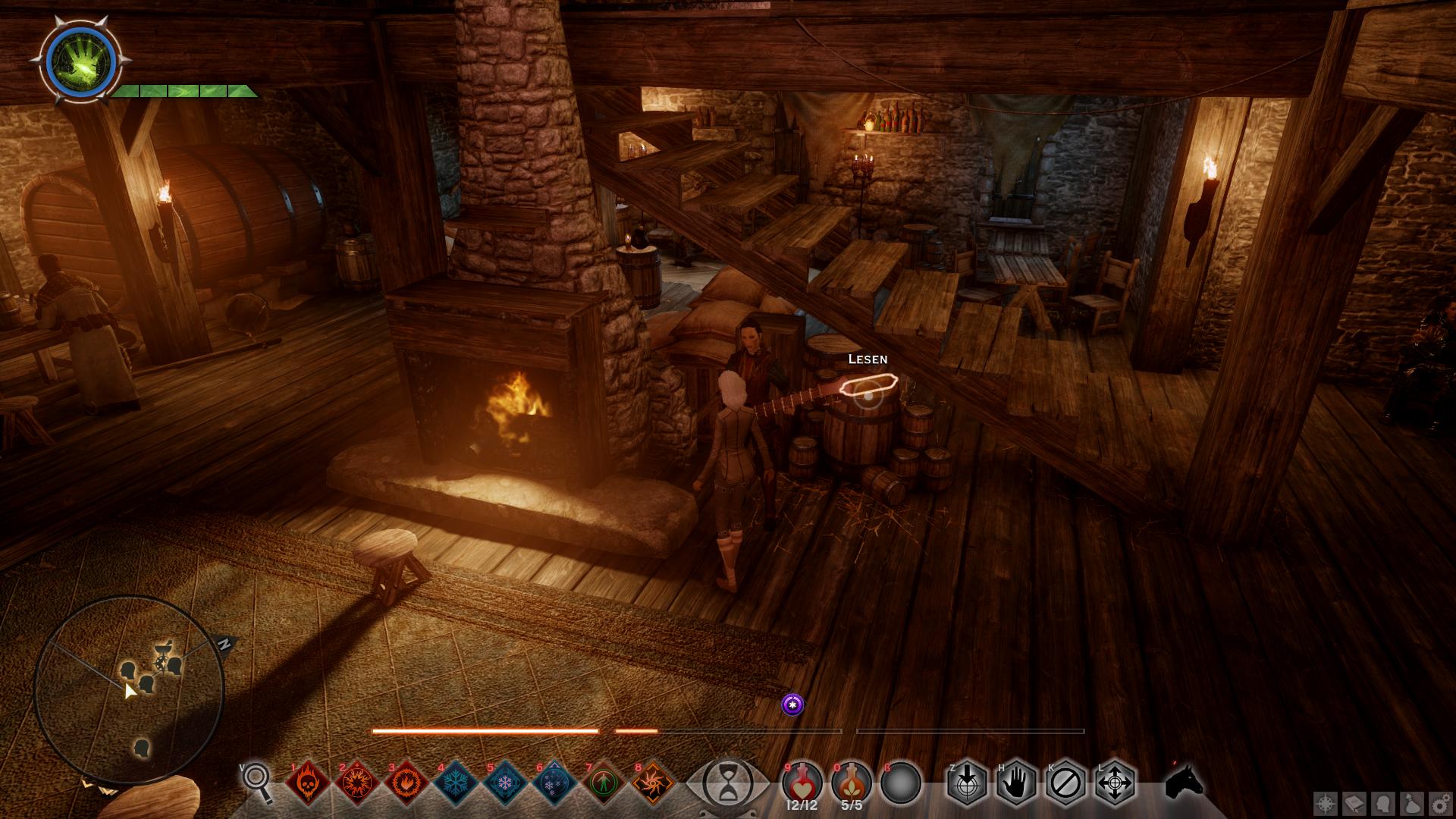
Task: Use the ring of fire ability
Action: click(406, 783)
